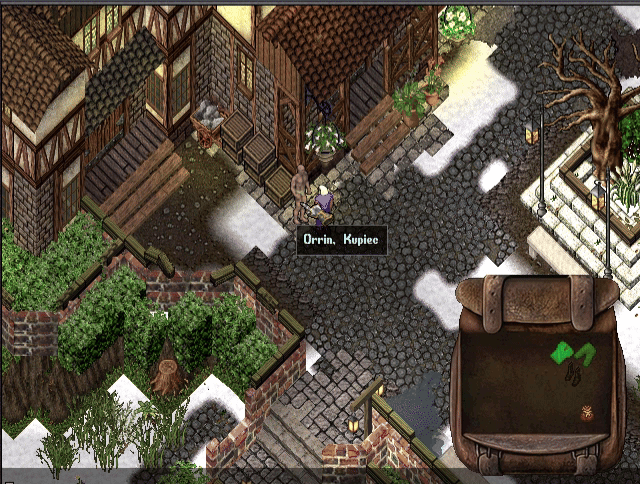Select the green shirt in the backpack
This screenshot has width=640, height=484.
tap(562, 352)
